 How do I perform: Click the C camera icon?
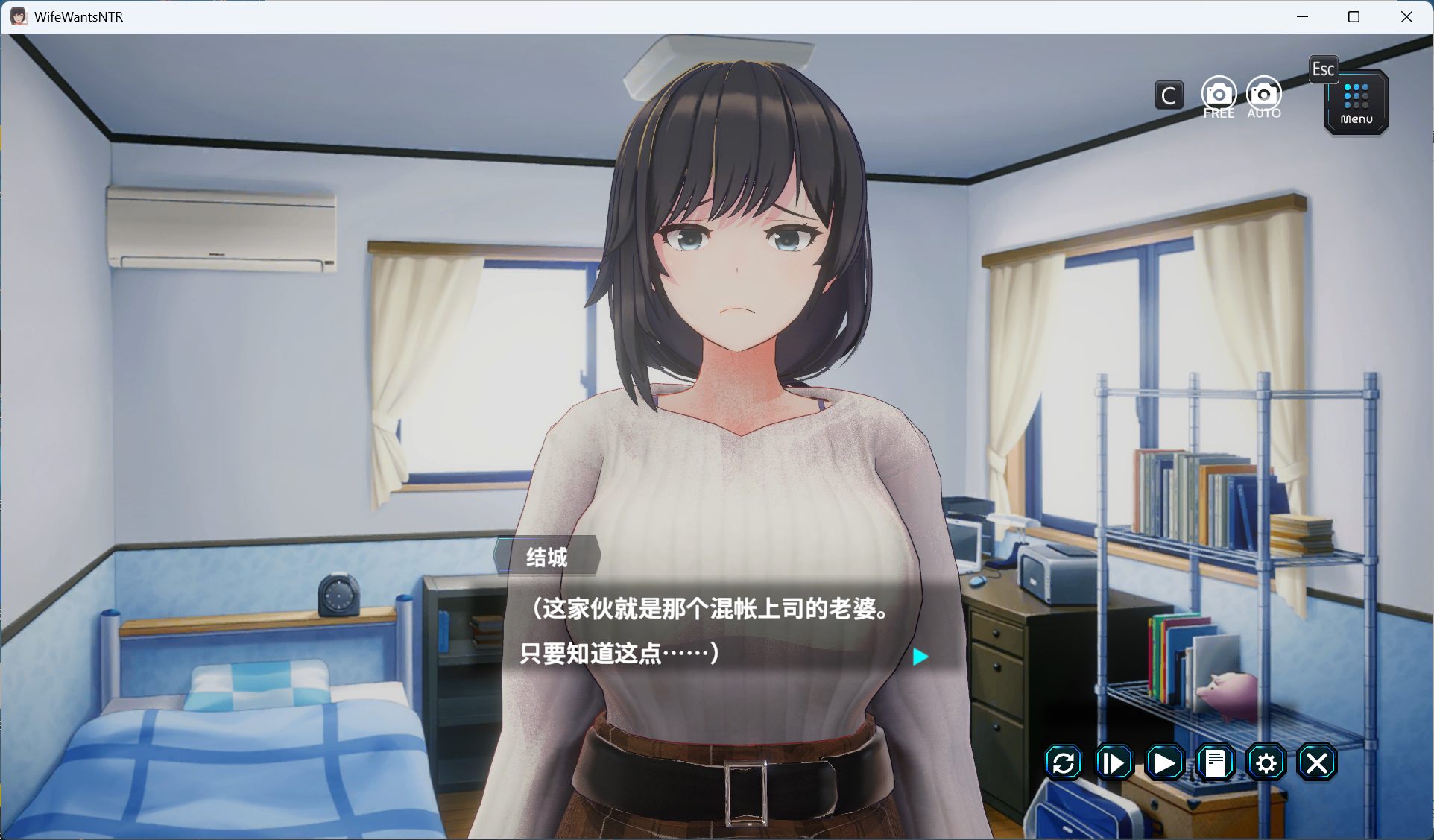1168,95
